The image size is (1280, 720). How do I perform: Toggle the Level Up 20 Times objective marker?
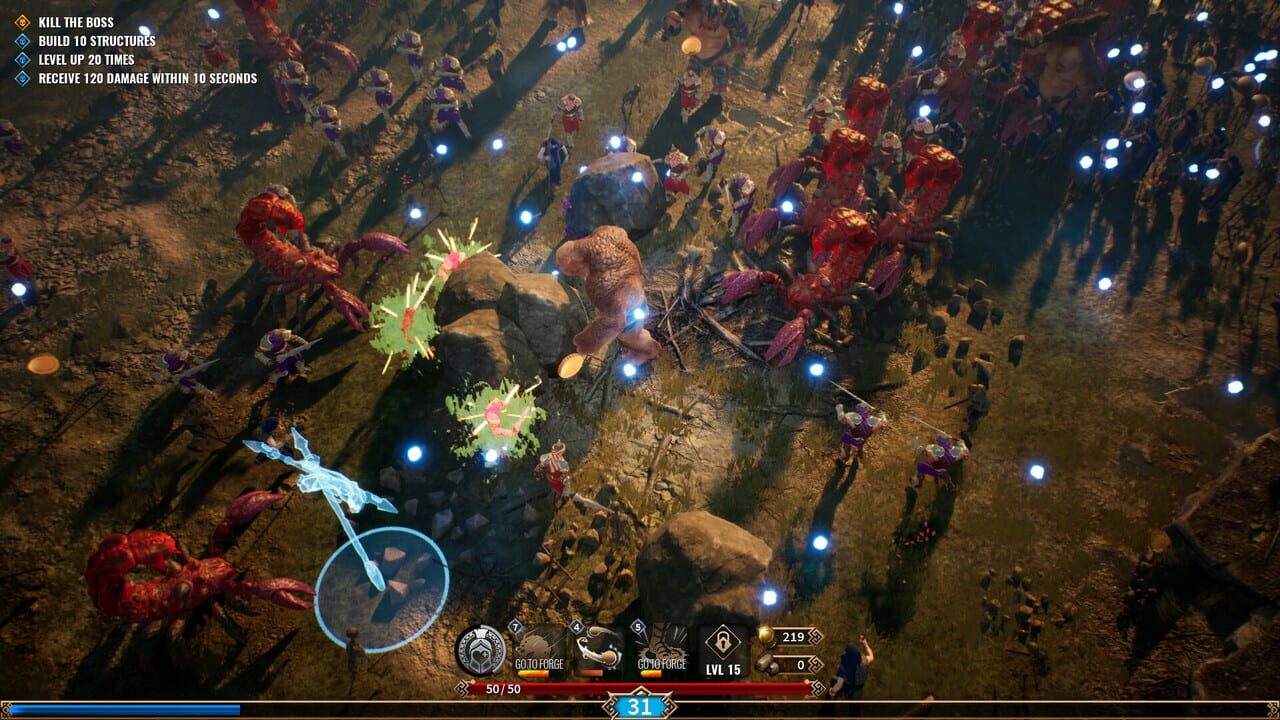21,60
